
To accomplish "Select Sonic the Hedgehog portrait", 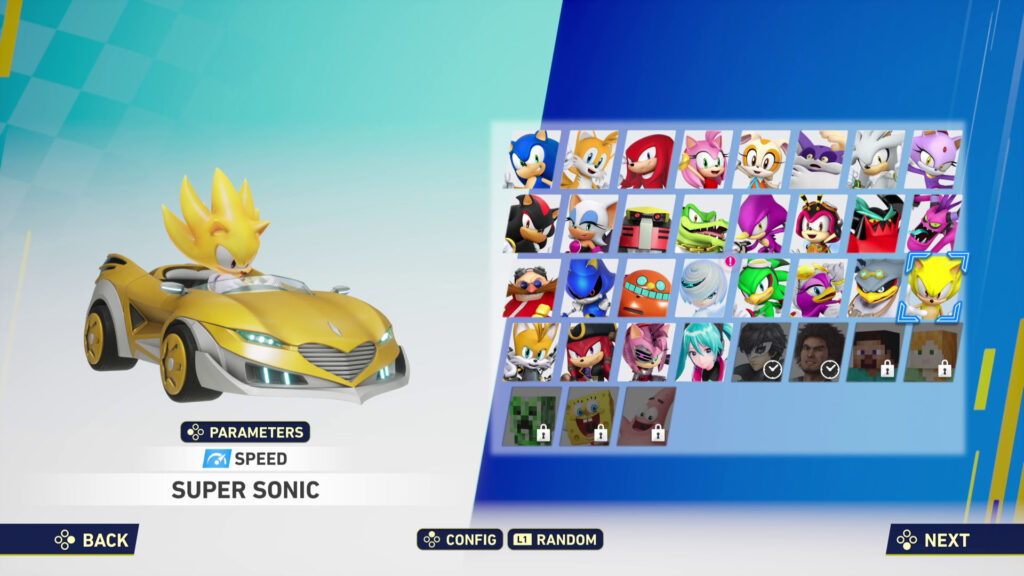I will coord(531,160).
